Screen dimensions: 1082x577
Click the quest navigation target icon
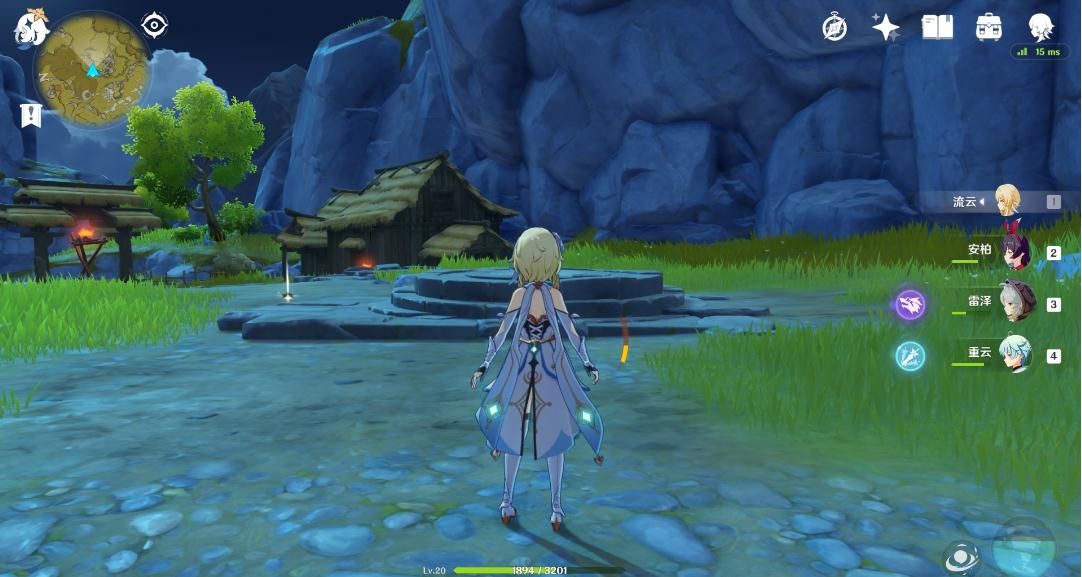pos(154,25)
